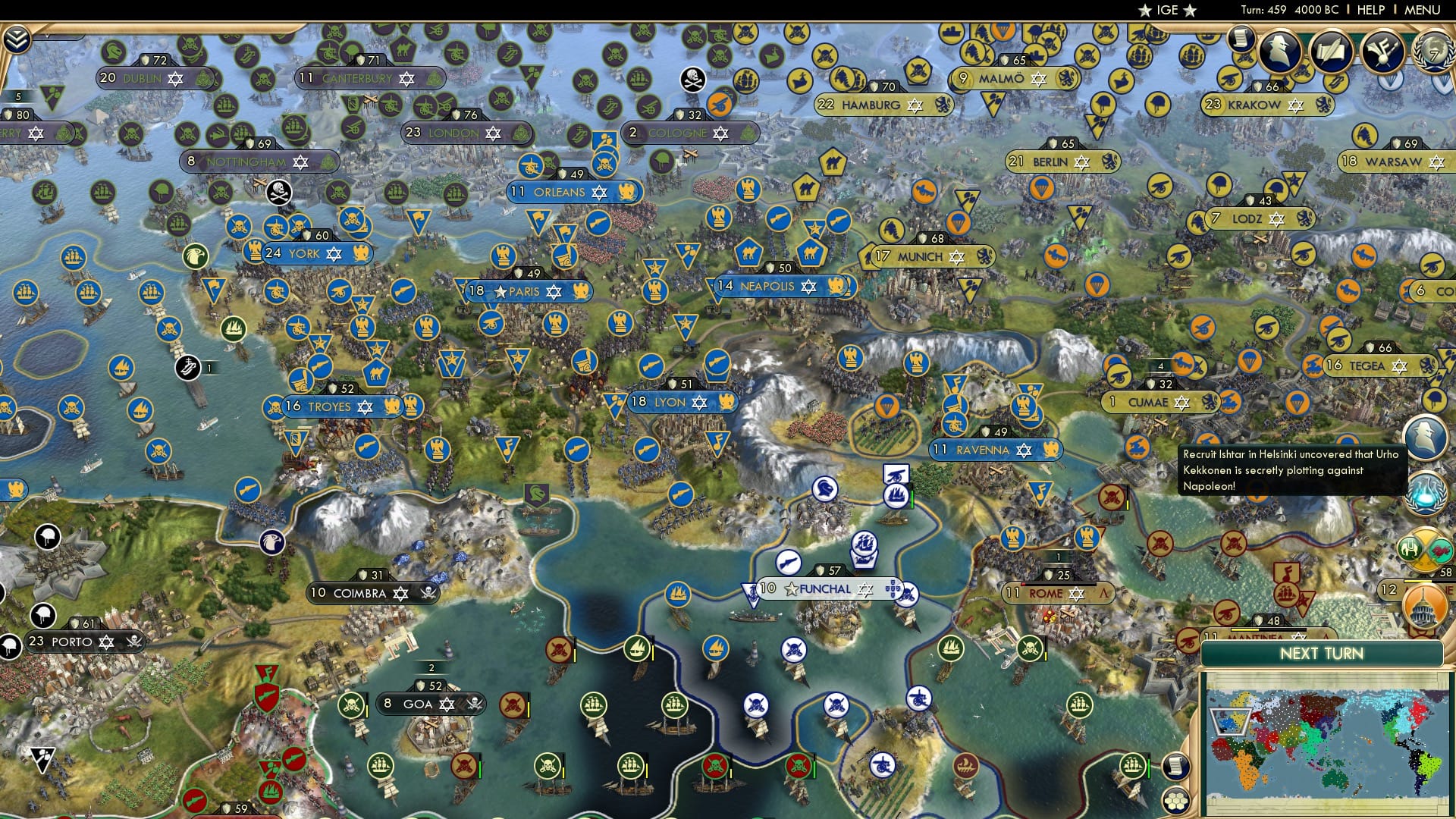Toggle the hex grid hexagon icon
1456x819 pixels.
point(1176,801)
